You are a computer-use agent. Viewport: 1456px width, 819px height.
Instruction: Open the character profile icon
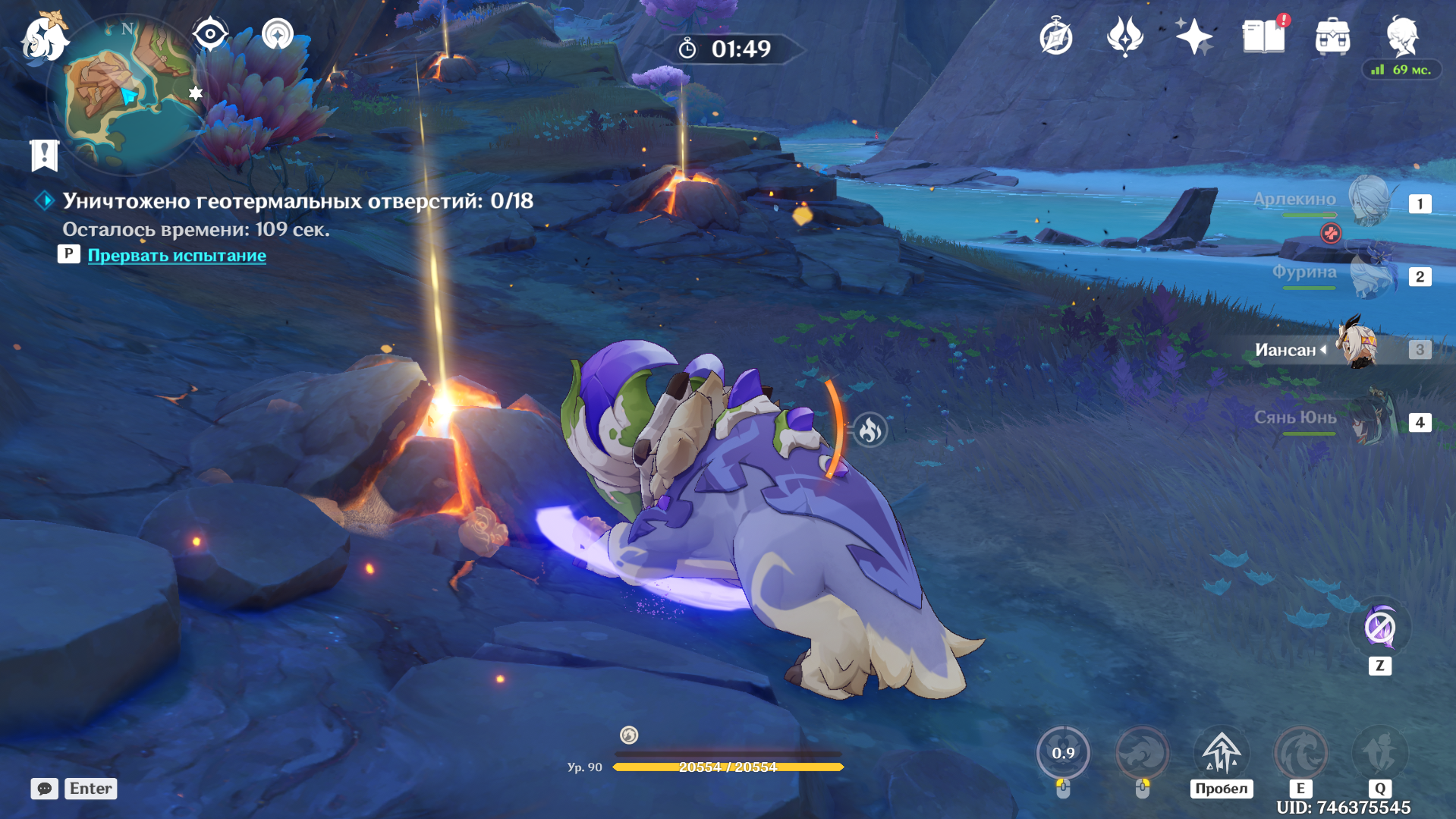point(1401,35)
